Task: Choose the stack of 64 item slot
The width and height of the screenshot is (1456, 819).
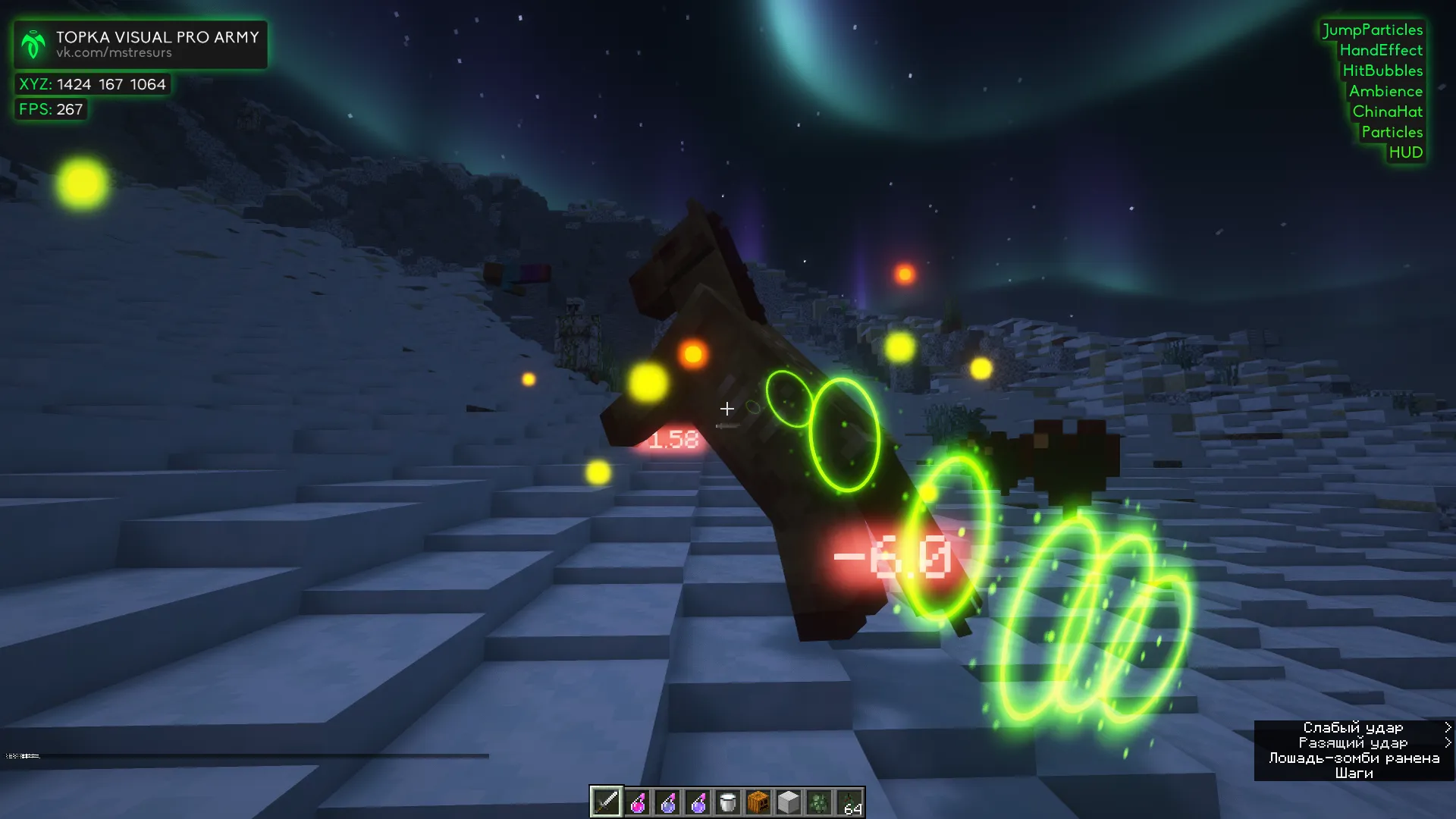Action: 849,802
